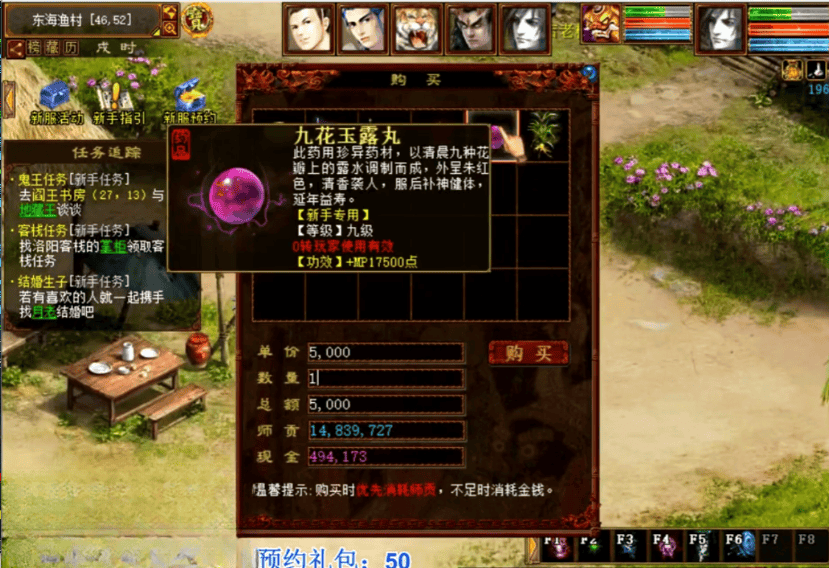This screenshot has width=829, height=568.
Task: Click the round 宝 treasure icon
Action: 197,19
